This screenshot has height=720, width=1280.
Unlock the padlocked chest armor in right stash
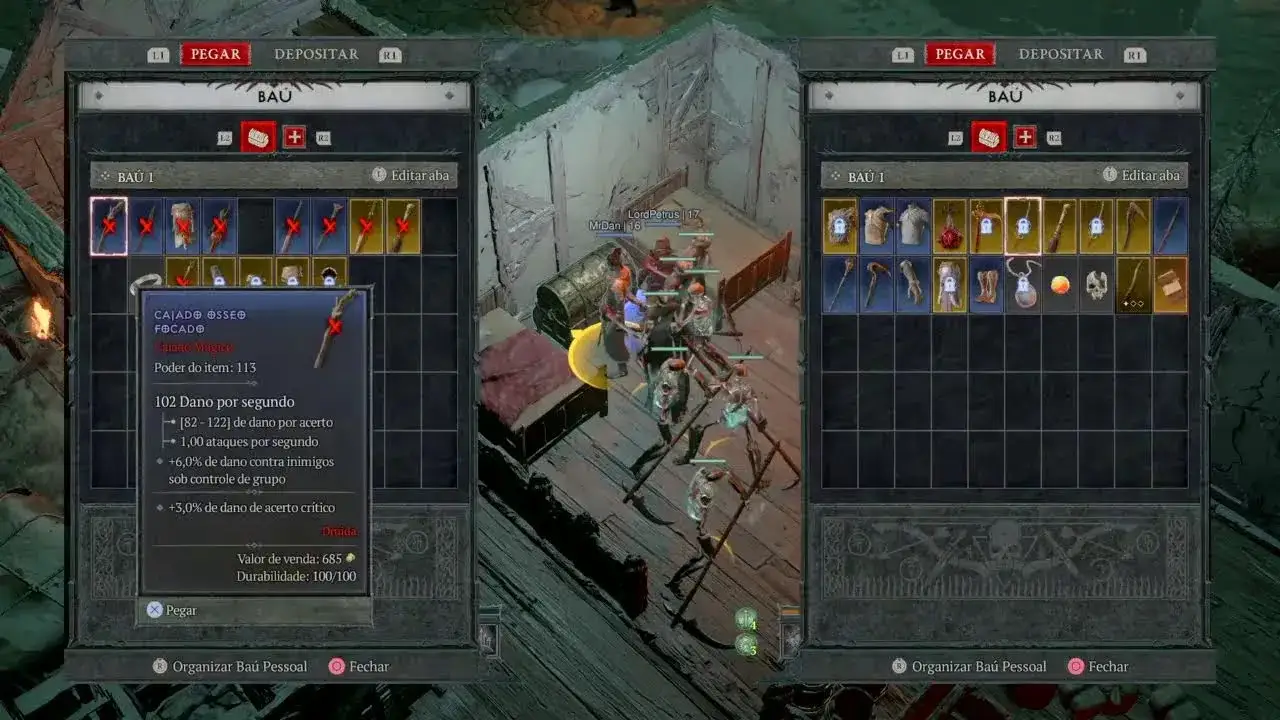tap(838, 225)
